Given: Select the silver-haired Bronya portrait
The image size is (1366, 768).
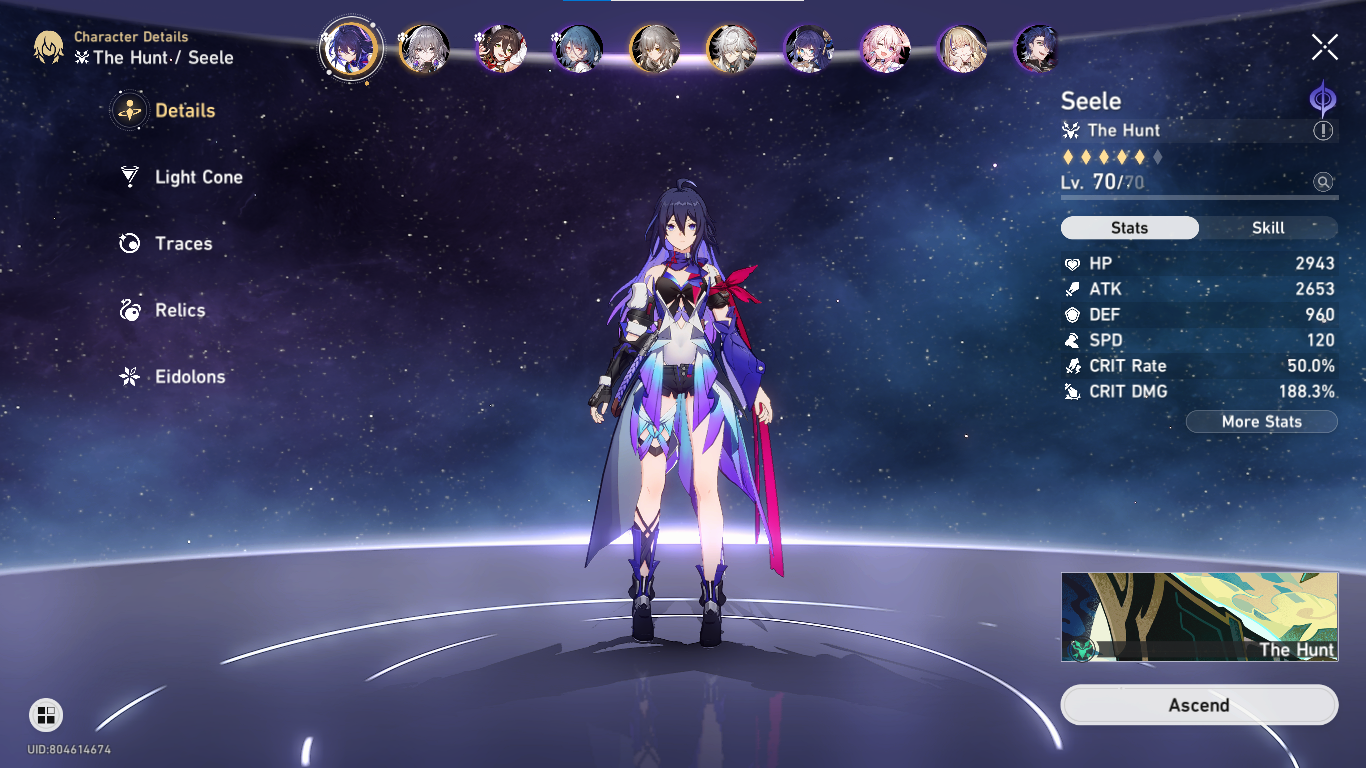Looking at the screenshot, I should (424, 48).
